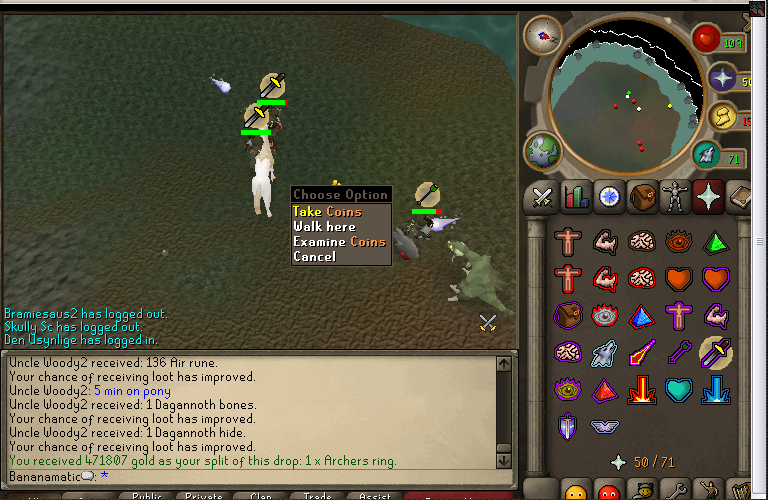The image size is (768, 500).
Task: Activate the Smite prayer icon
Action: point(715,389)
